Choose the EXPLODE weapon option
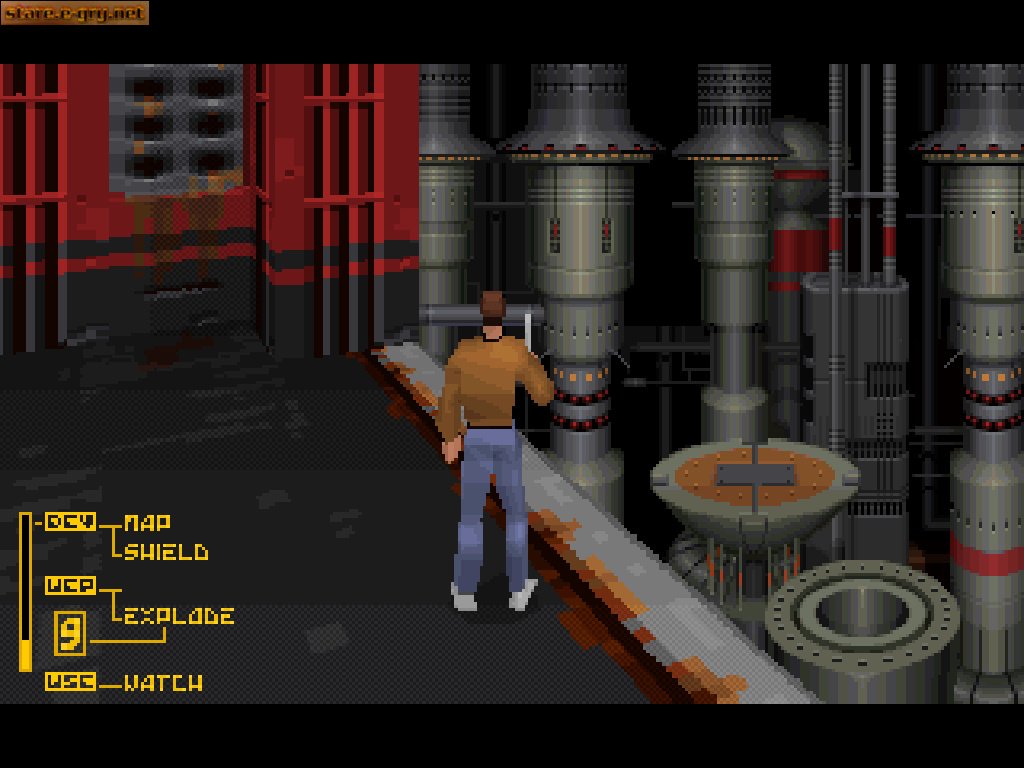Viewport: 1024px width, 768px height. click(179, 615)
